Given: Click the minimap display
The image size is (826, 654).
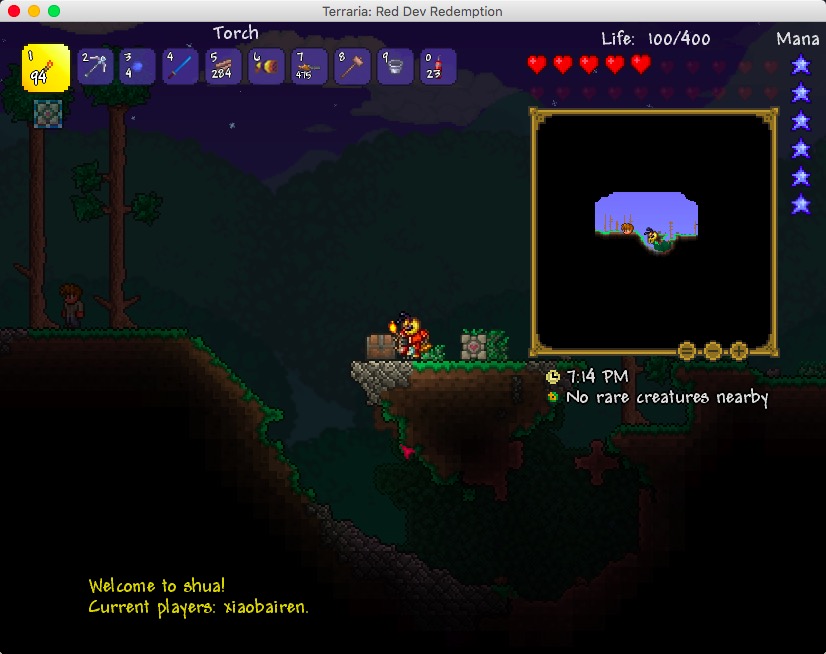Looking at the screenshot, I should tap(654, 230).
